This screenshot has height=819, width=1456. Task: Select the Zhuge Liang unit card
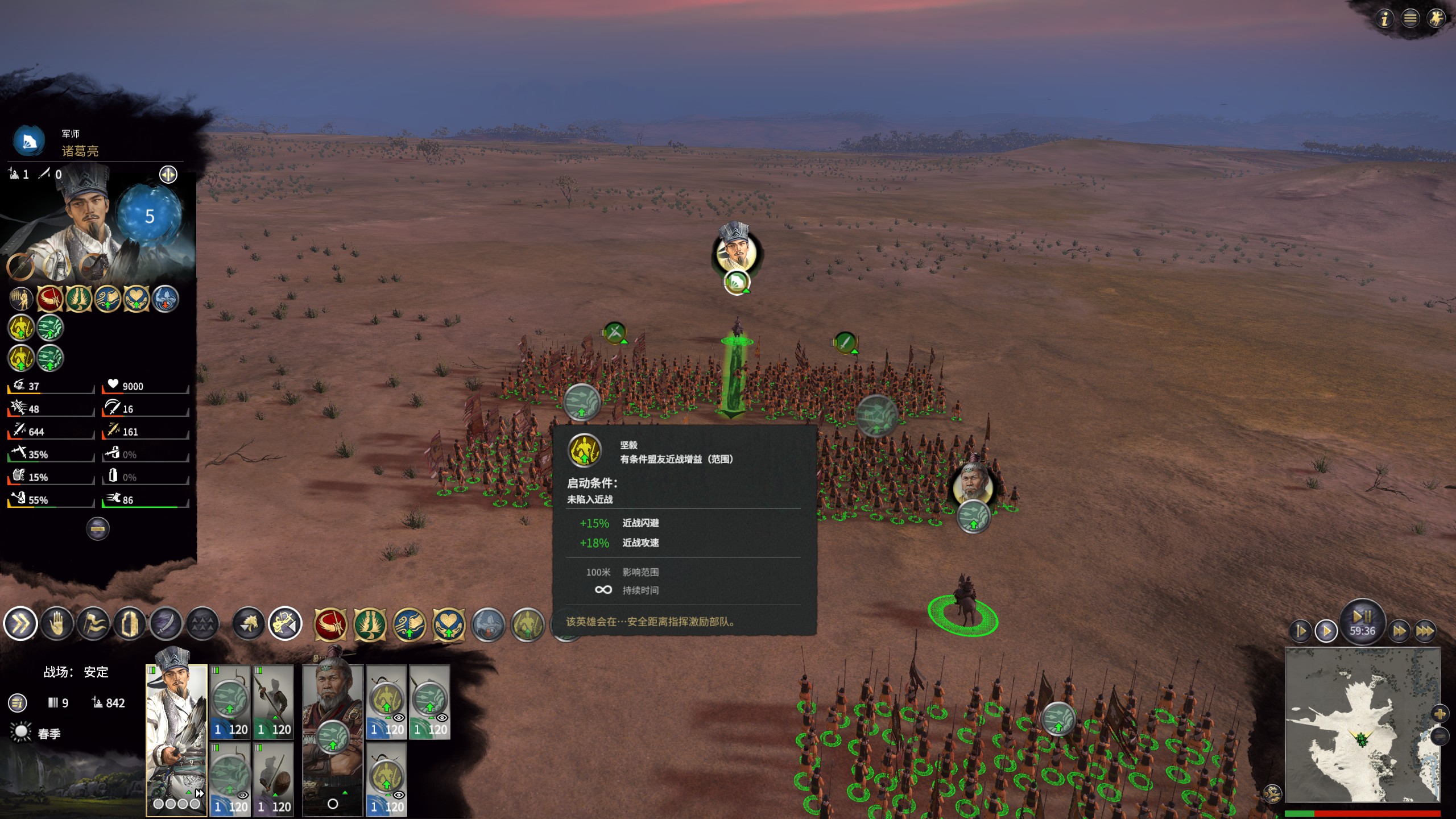[176, 739]
